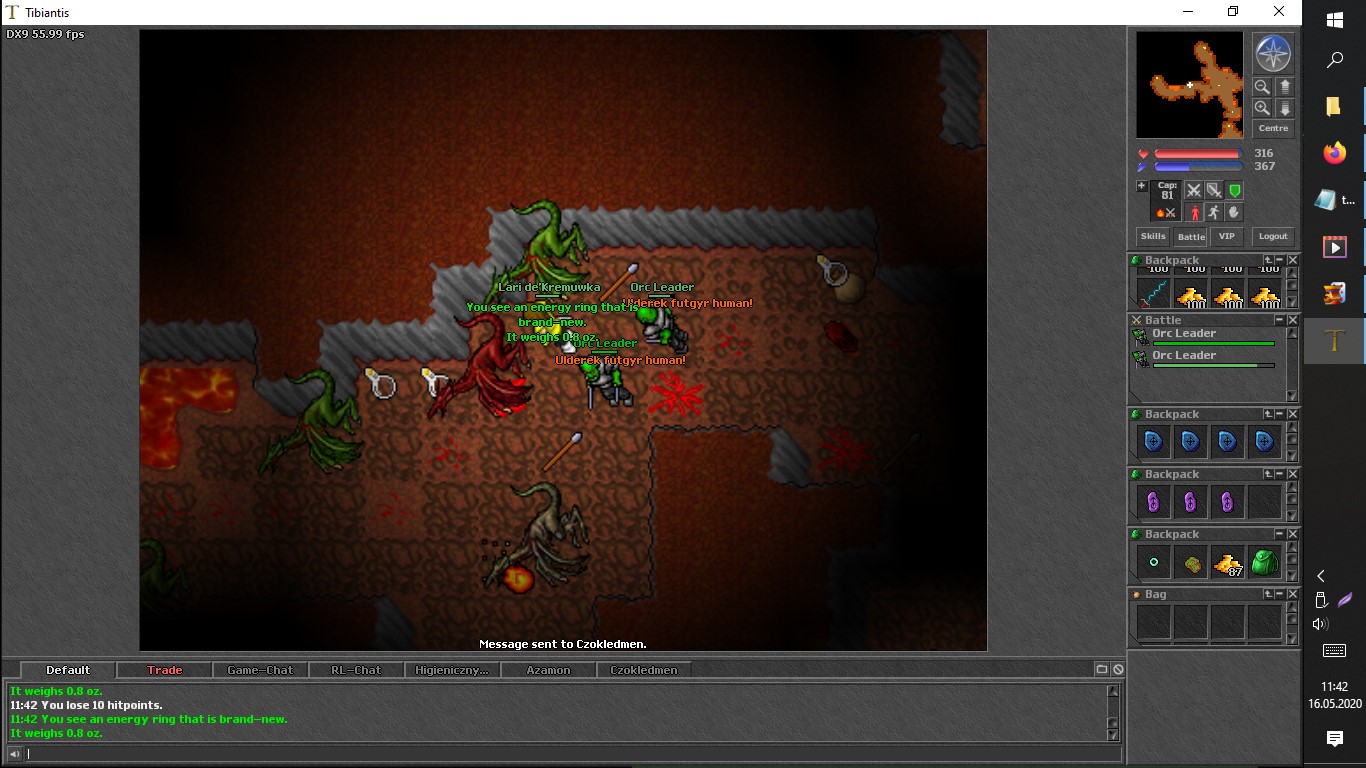The width and height of the screenshot is (1366, 768).
Task: Enable the running figure chase mode
Action: (x=1213, y=212)
